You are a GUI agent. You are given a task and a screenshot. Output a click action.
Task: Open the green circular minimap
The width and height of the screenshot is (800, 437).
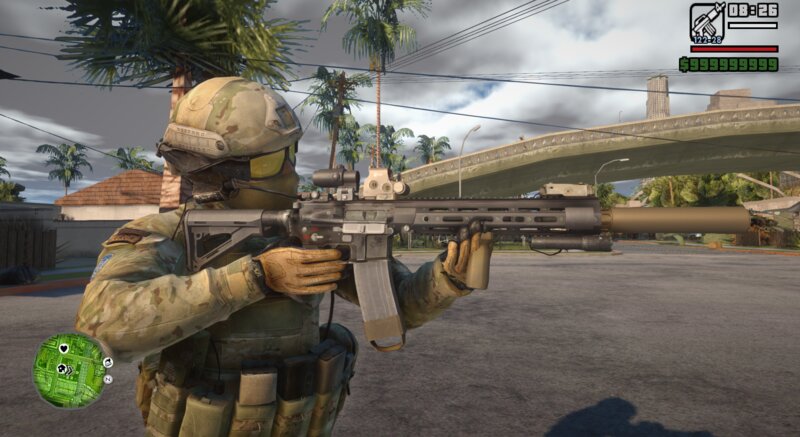click(x=68, y=370)
